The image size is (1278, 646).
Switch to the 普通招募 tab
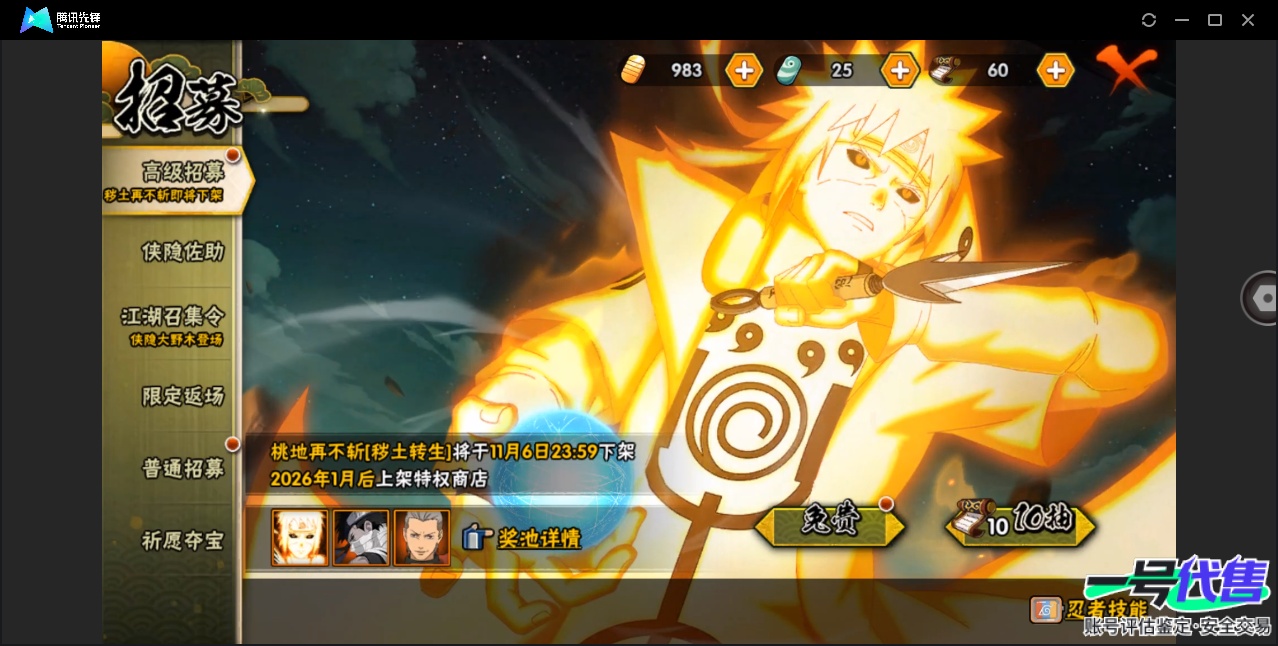pyautogui.click(x=182, y=468)
